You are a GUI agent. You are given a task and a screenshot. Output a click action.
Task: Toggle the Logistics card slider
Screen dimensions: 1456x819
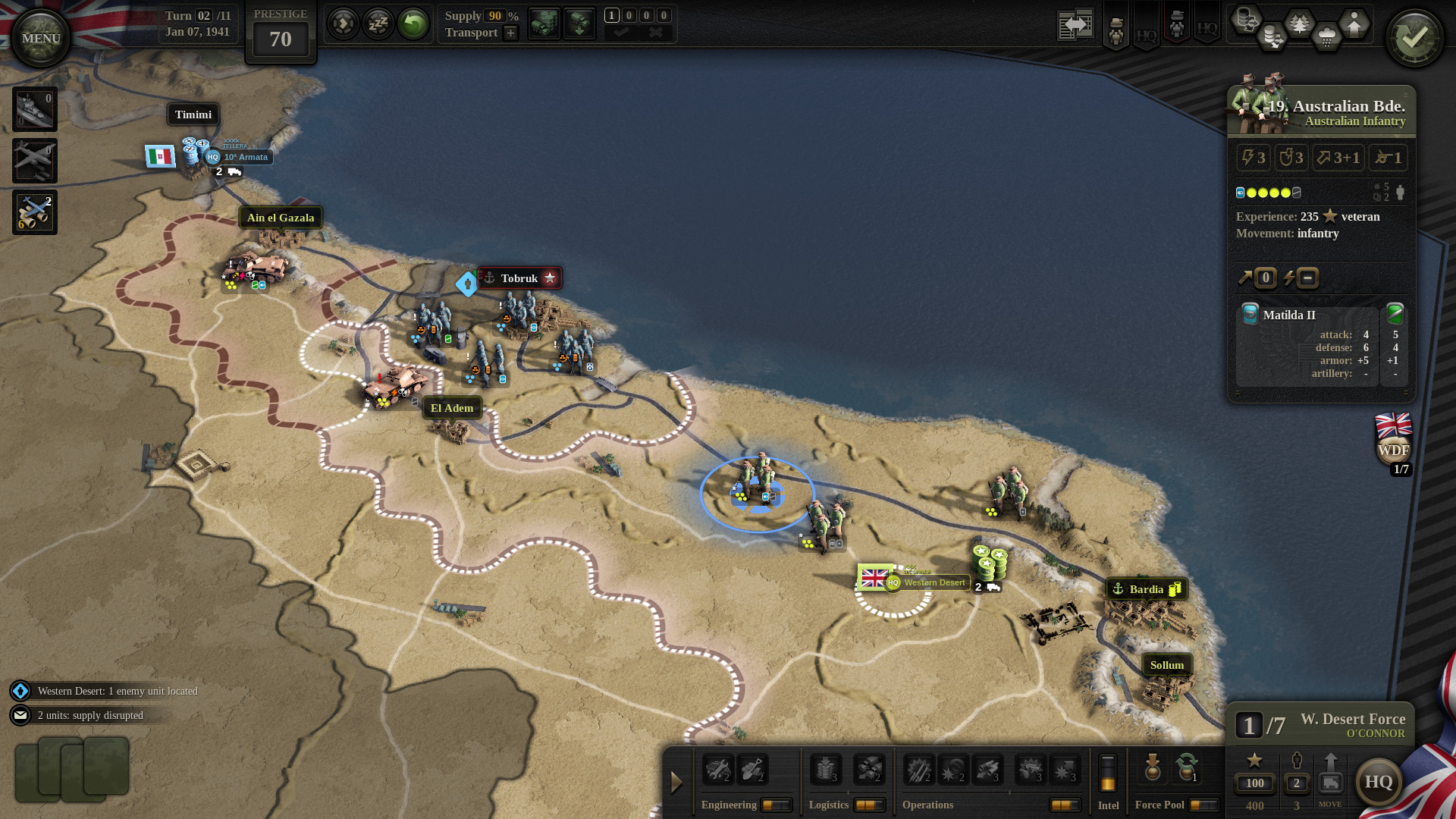click(x=869, y=804)
